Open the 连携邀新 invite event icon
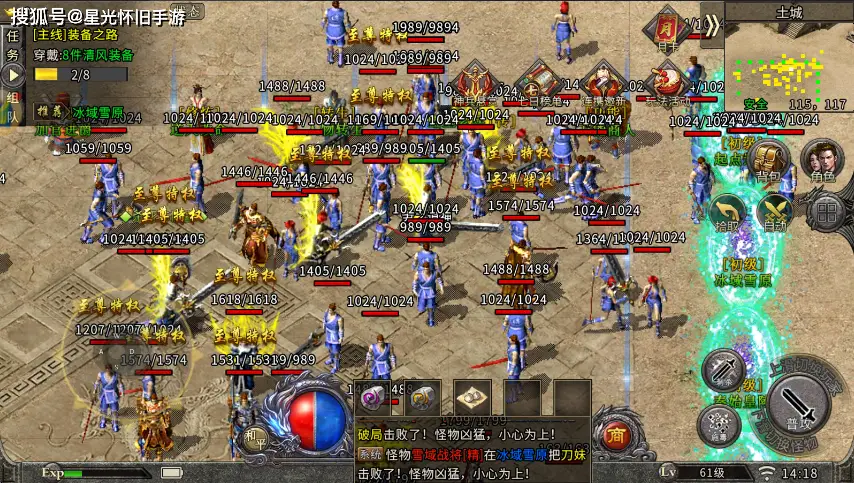This screenshot has width=854, height=483. [602, 81]
